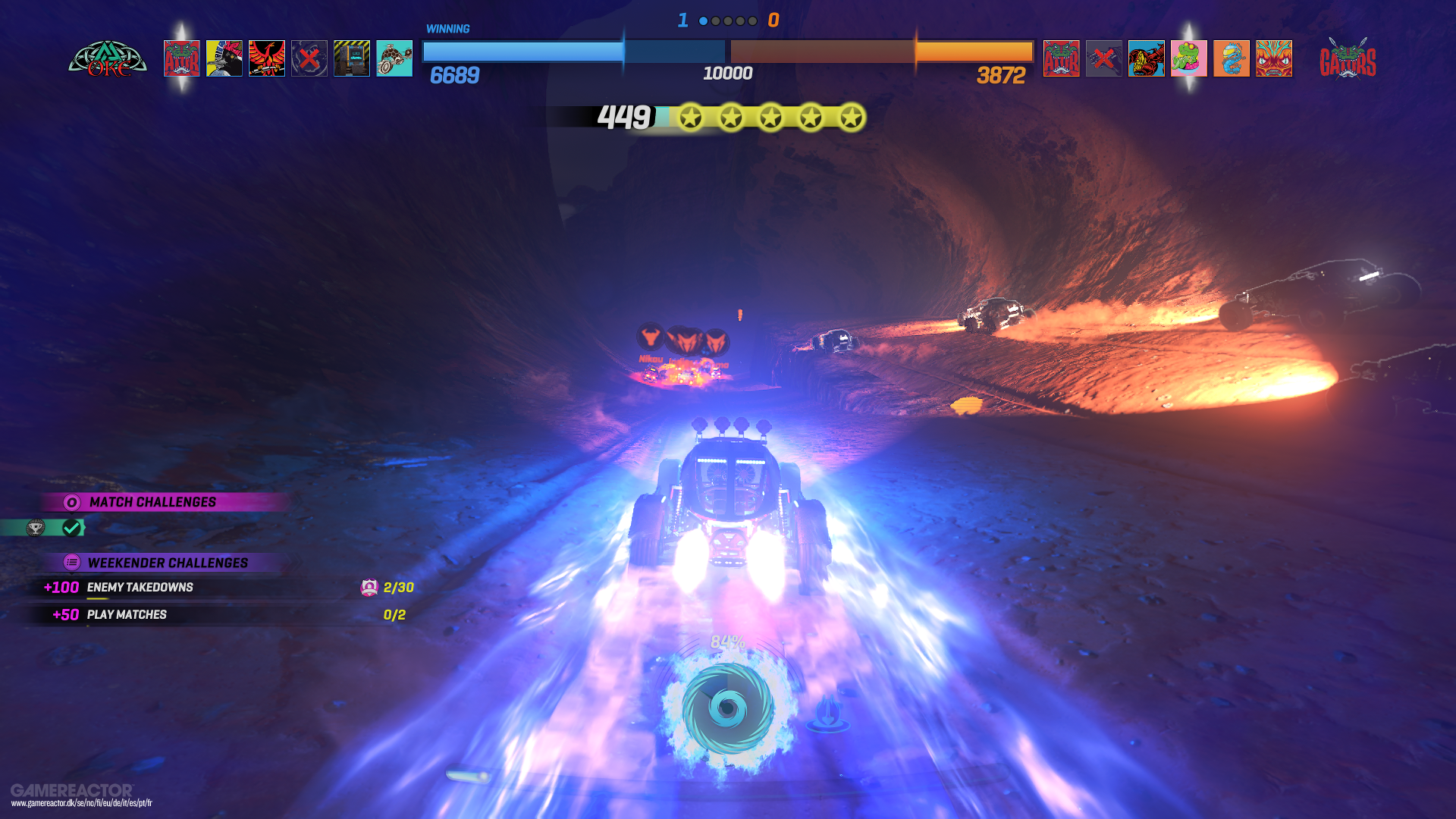Toggle the crossed-out avatar on the orange team
The image size is (1456, 819).
(x=1103, y=58)
